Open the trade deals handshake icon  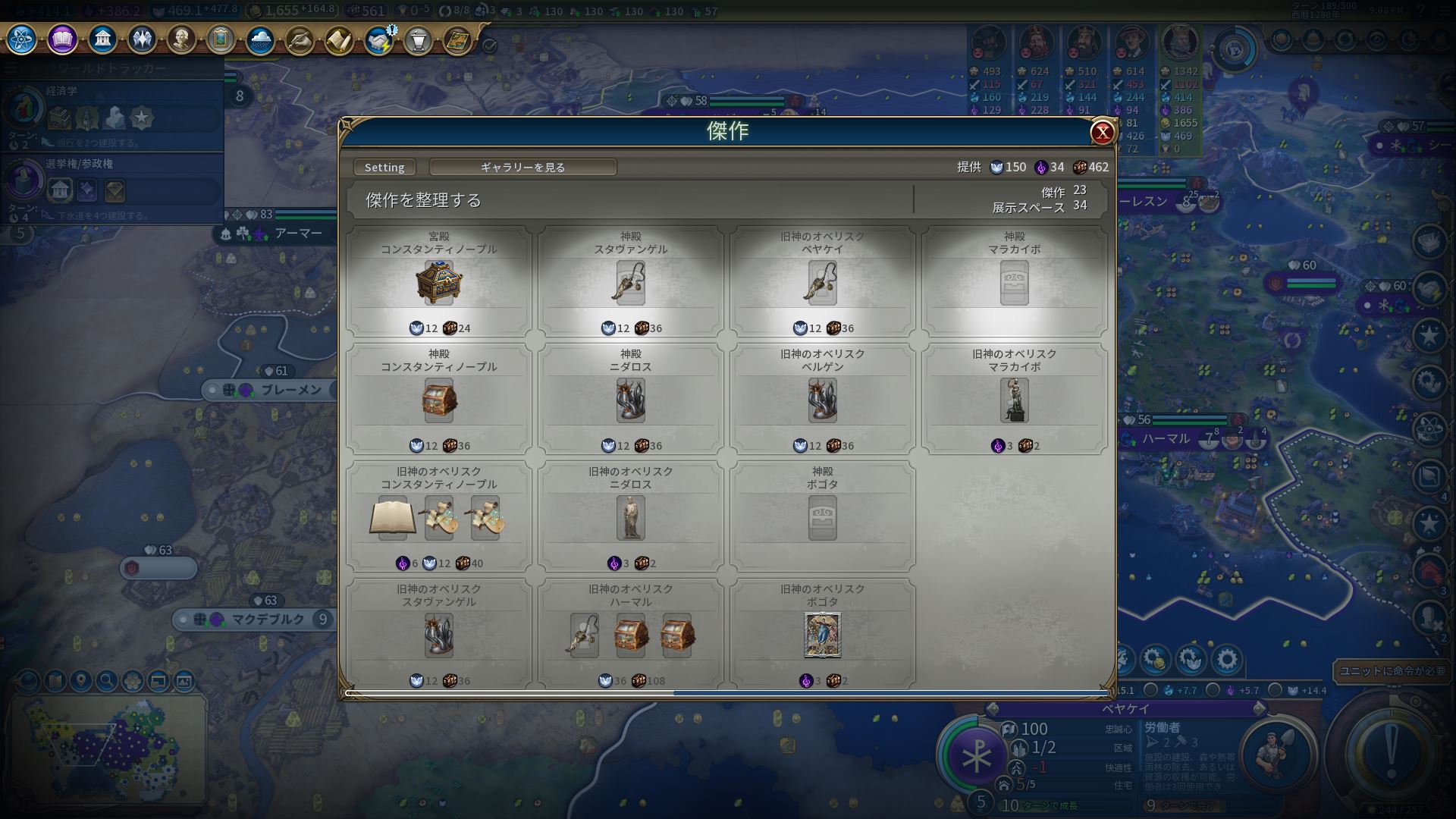(x=378, y=39)
